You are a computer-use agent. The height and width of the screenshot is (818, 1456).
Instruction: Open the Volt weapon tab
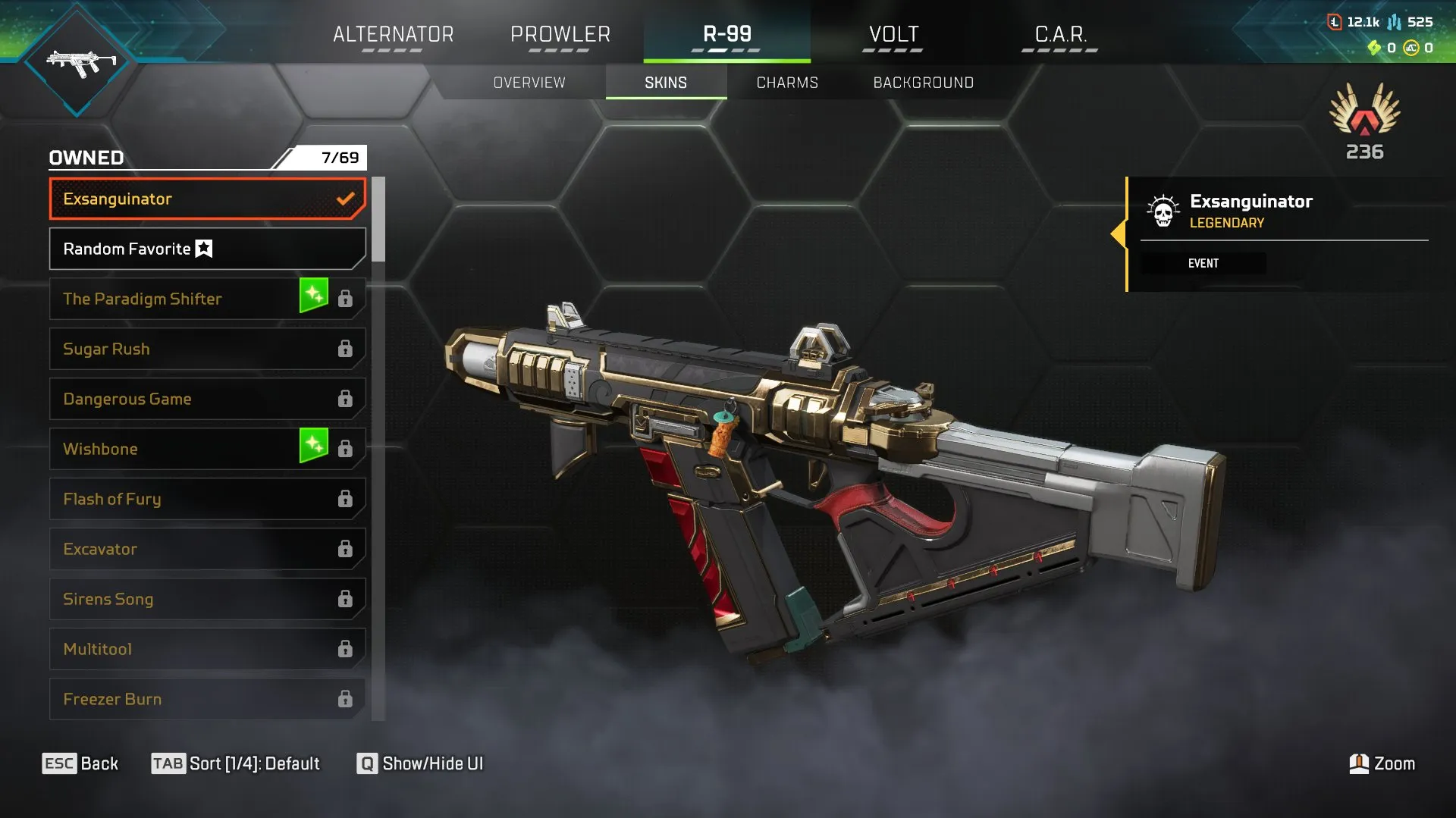pyautogui.click(x=893, y=34)
